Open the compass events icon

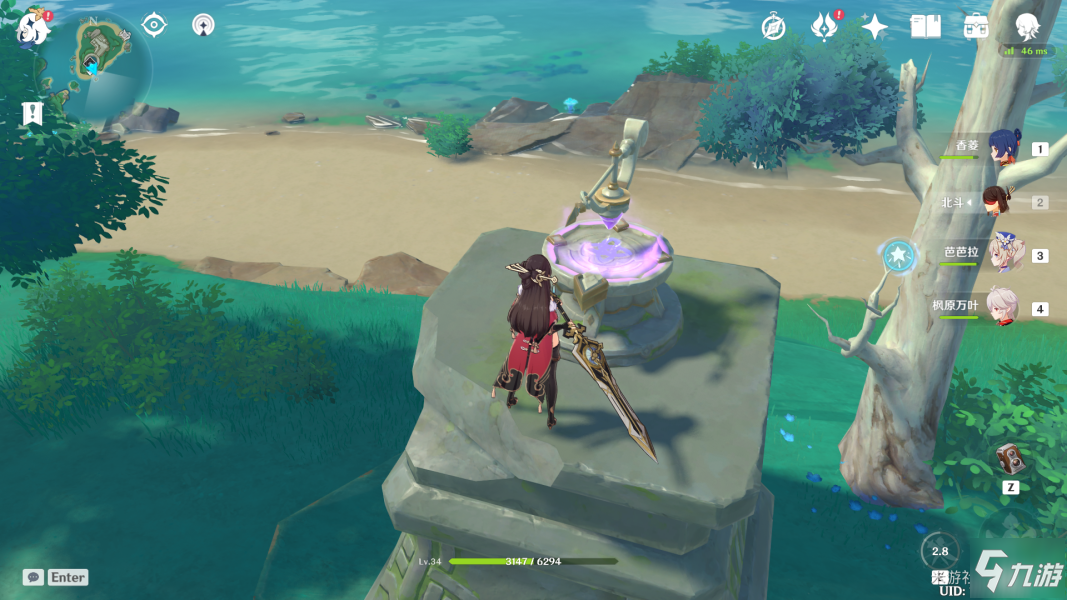click(x=773, y=27)
